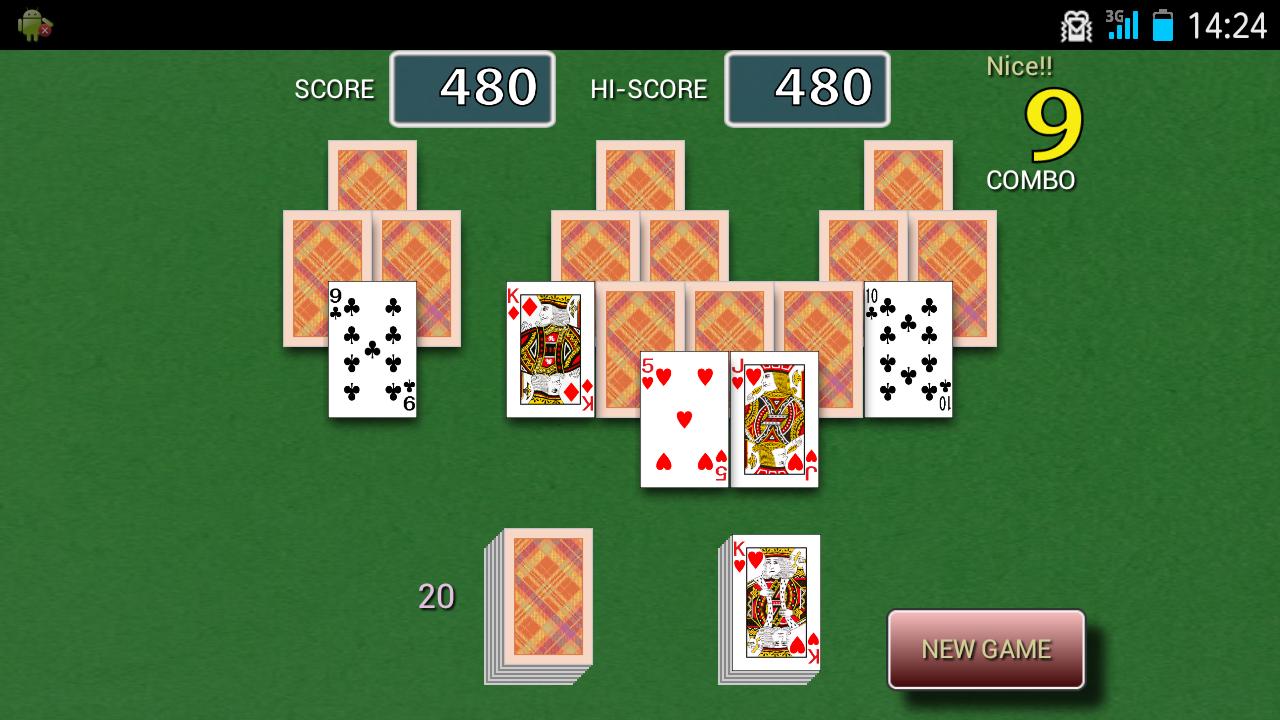Select the Ten of Clubs card
The image size is (1280, 720).
(907, 350)
